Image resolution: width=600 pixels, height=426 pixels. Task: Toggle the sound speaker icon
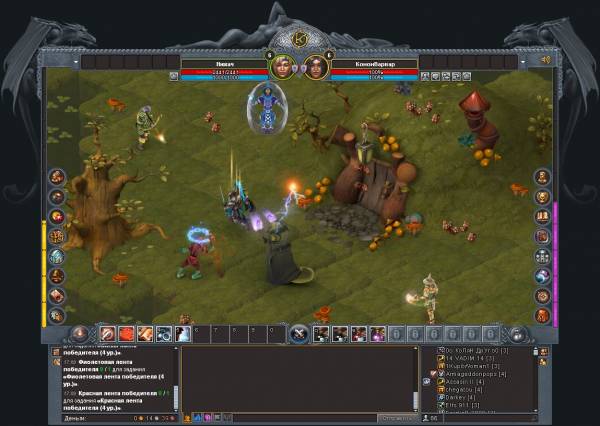[x=546, y=60]
